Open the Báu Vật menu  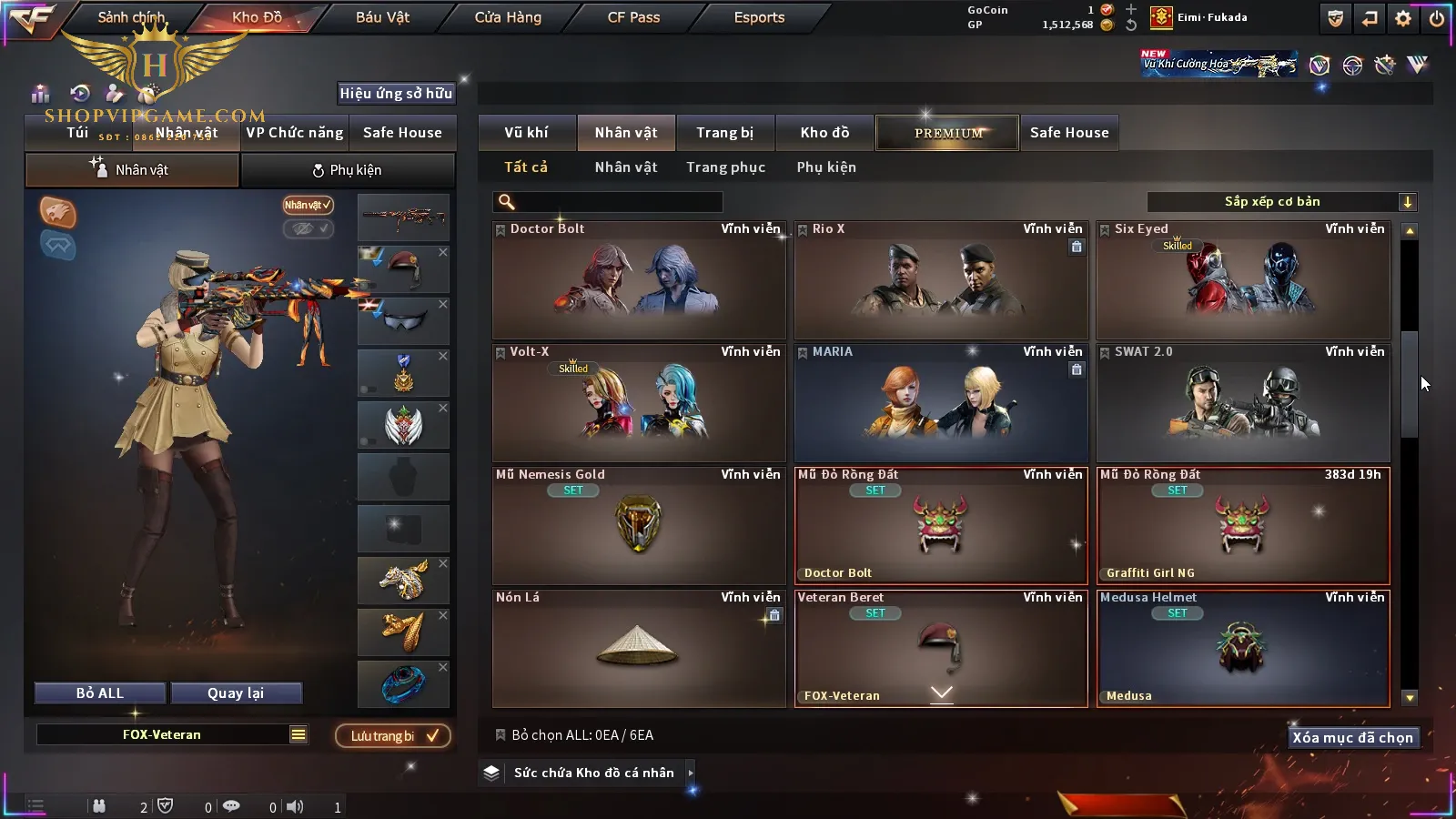pos(382,17)
